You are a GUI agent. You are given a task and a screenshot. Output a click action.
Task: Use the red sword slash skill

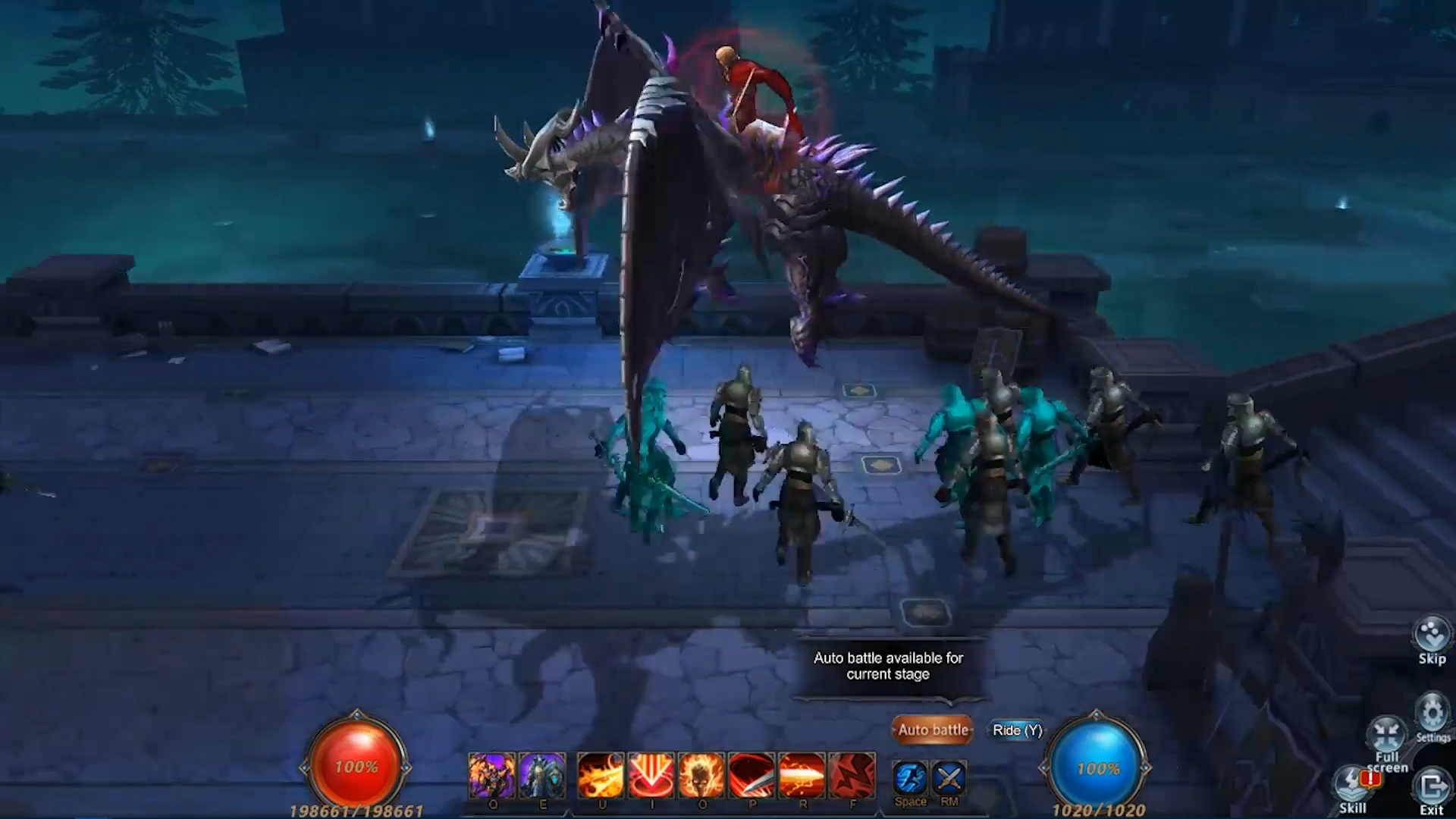coord(752,775)
